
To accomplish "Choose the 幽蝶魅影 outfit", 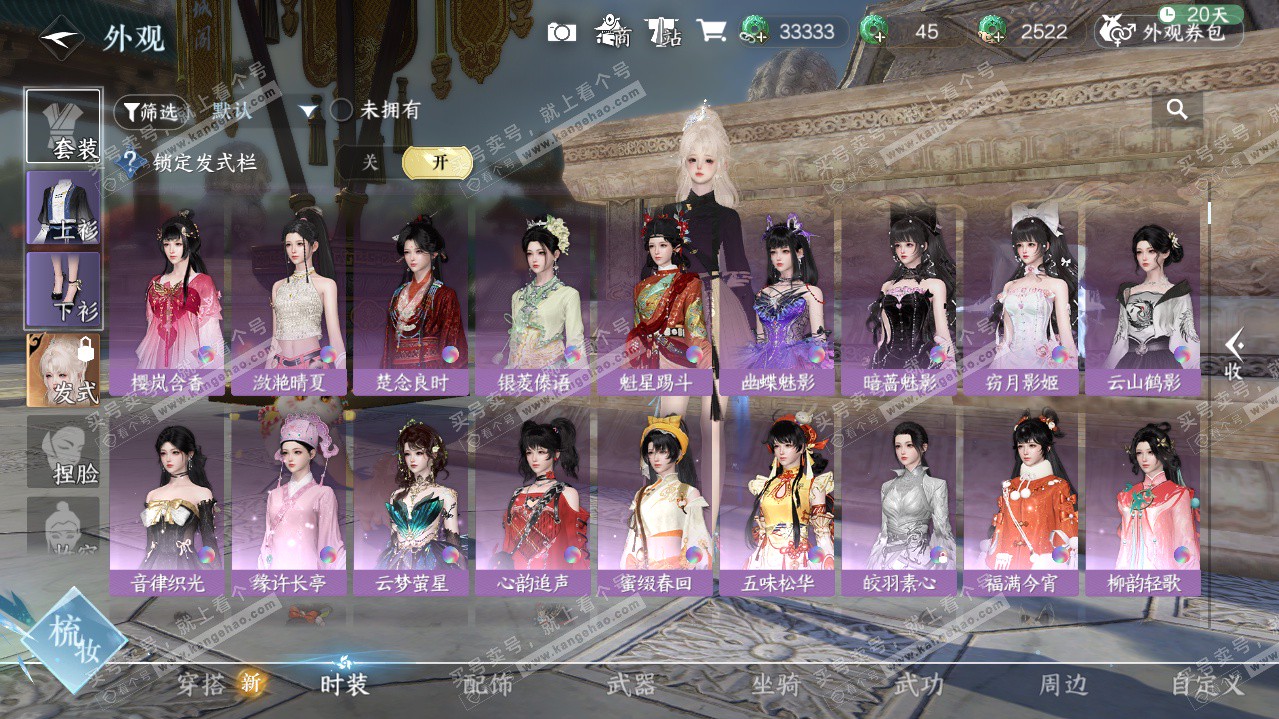I will (x=777, y=300).
